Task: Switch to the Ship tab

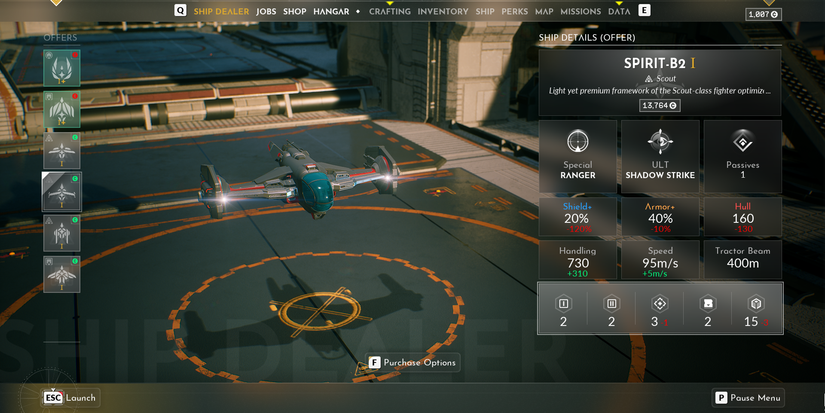Action: pos(485,11)
